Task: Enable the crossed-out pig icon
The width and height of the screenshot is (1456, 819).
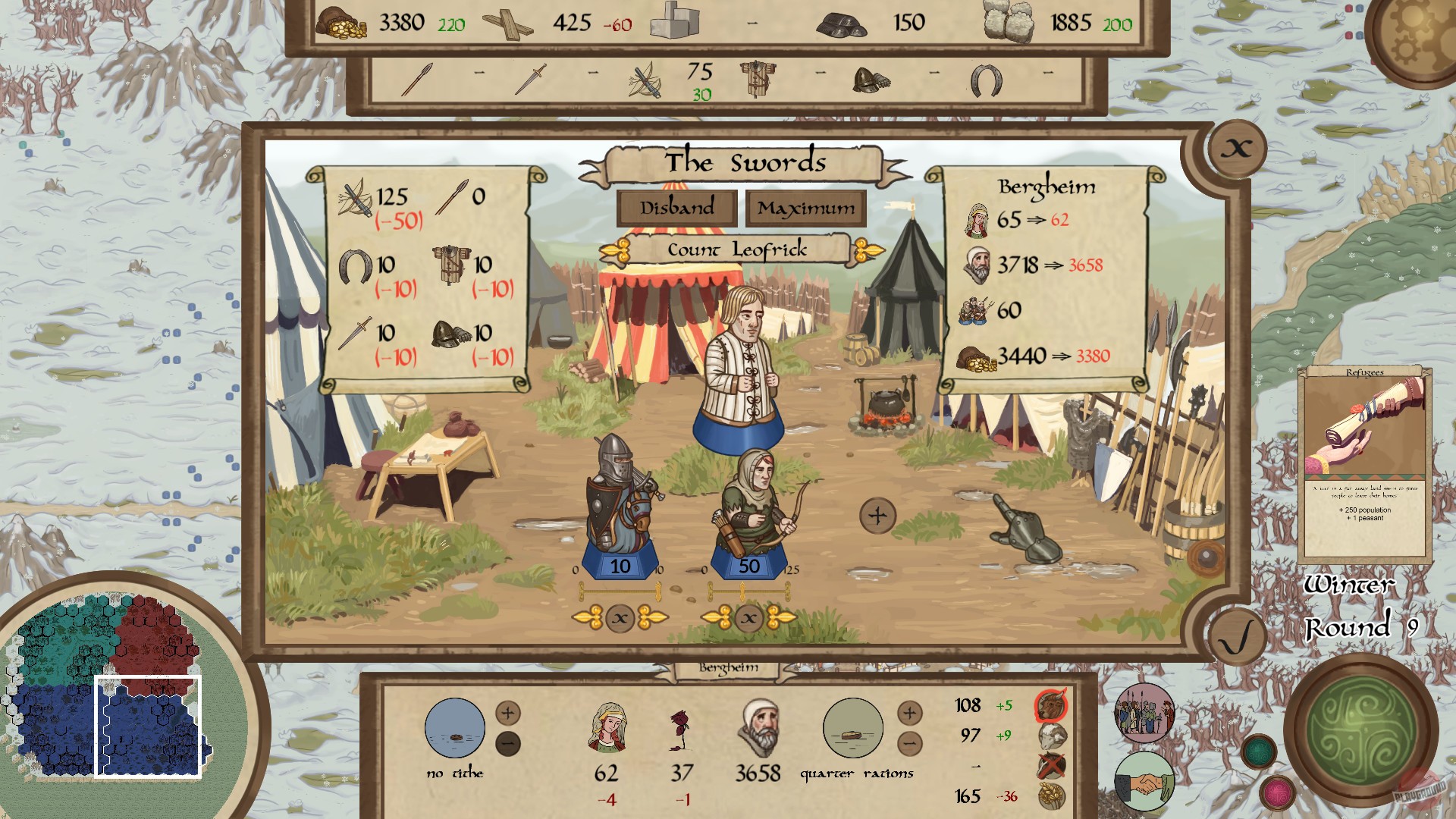Action: (x=1050, y=765)
